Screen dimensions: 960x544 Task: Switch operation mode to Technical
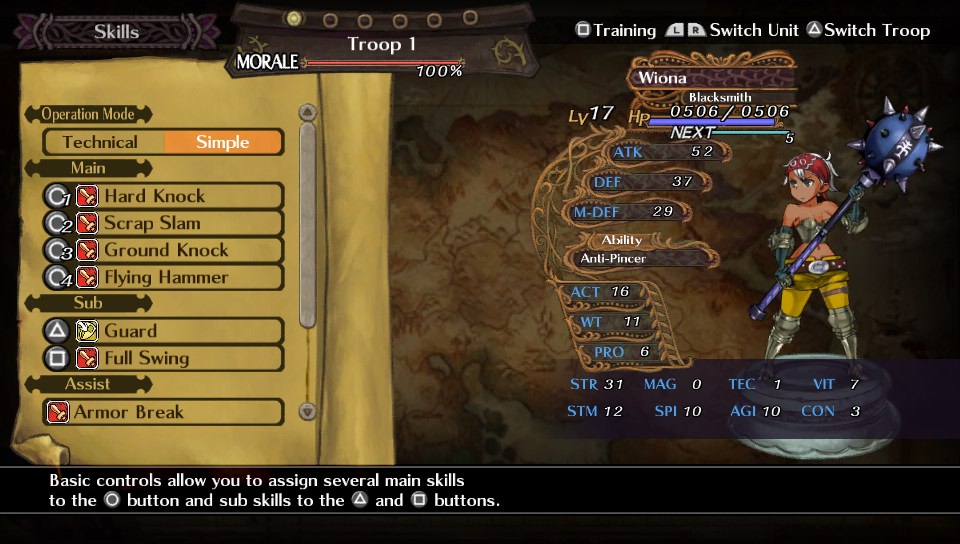pyautogui.click(x=100, y=142)
